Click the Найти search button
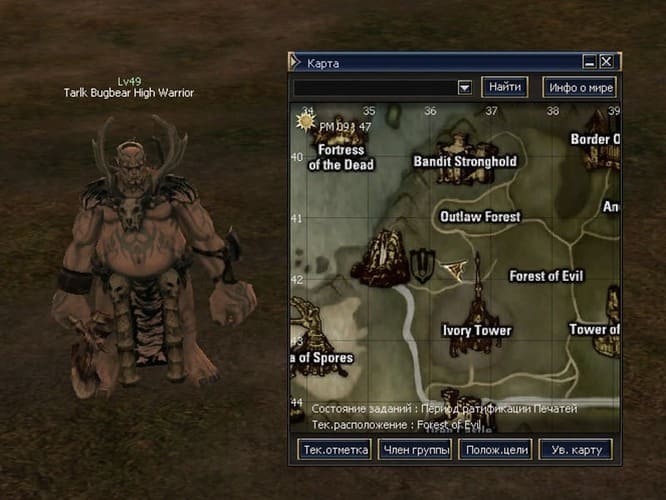666x500 pixels. [x=505, y=87]
